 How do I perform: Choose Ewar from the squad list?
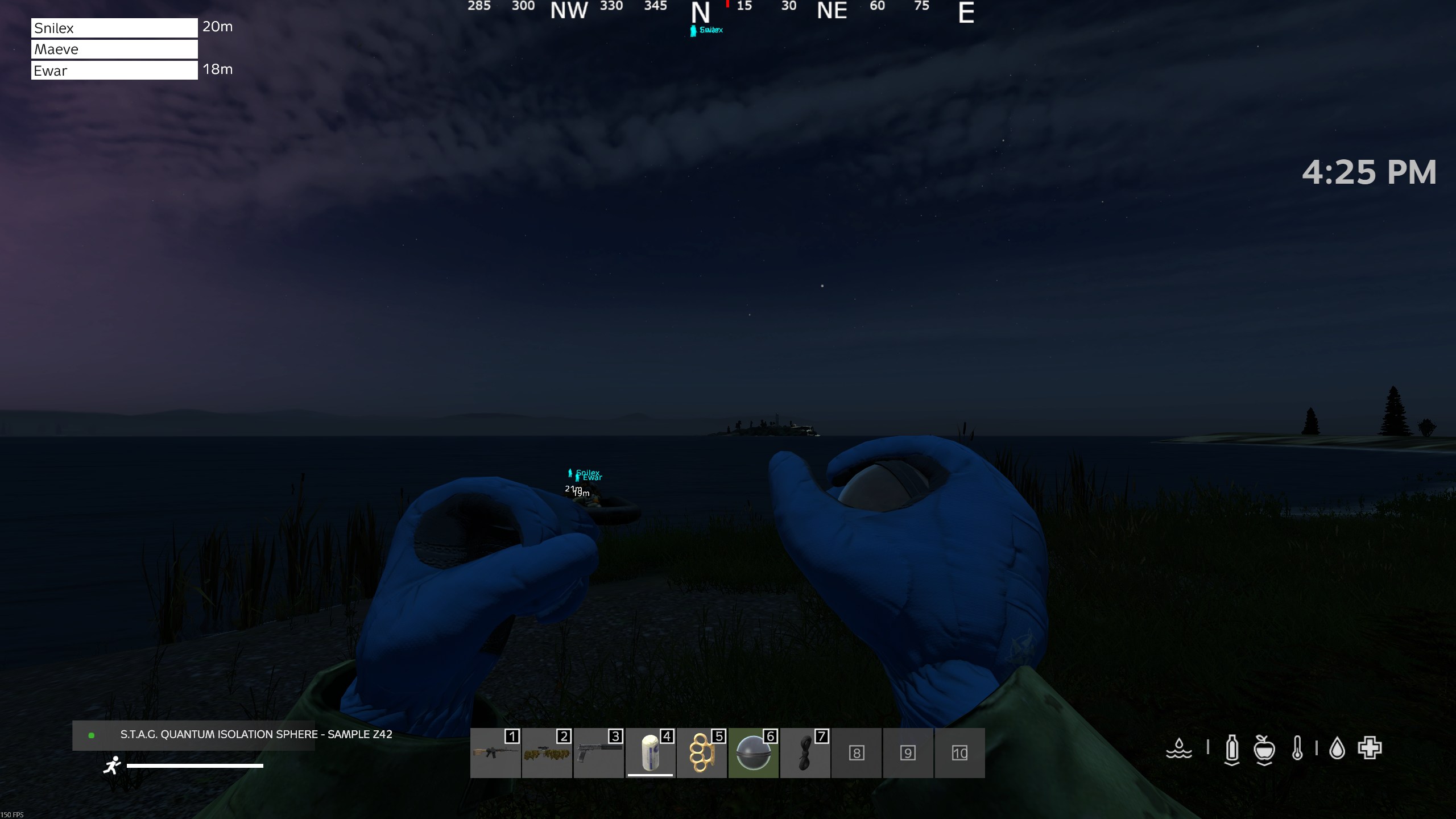pos(114,71)
